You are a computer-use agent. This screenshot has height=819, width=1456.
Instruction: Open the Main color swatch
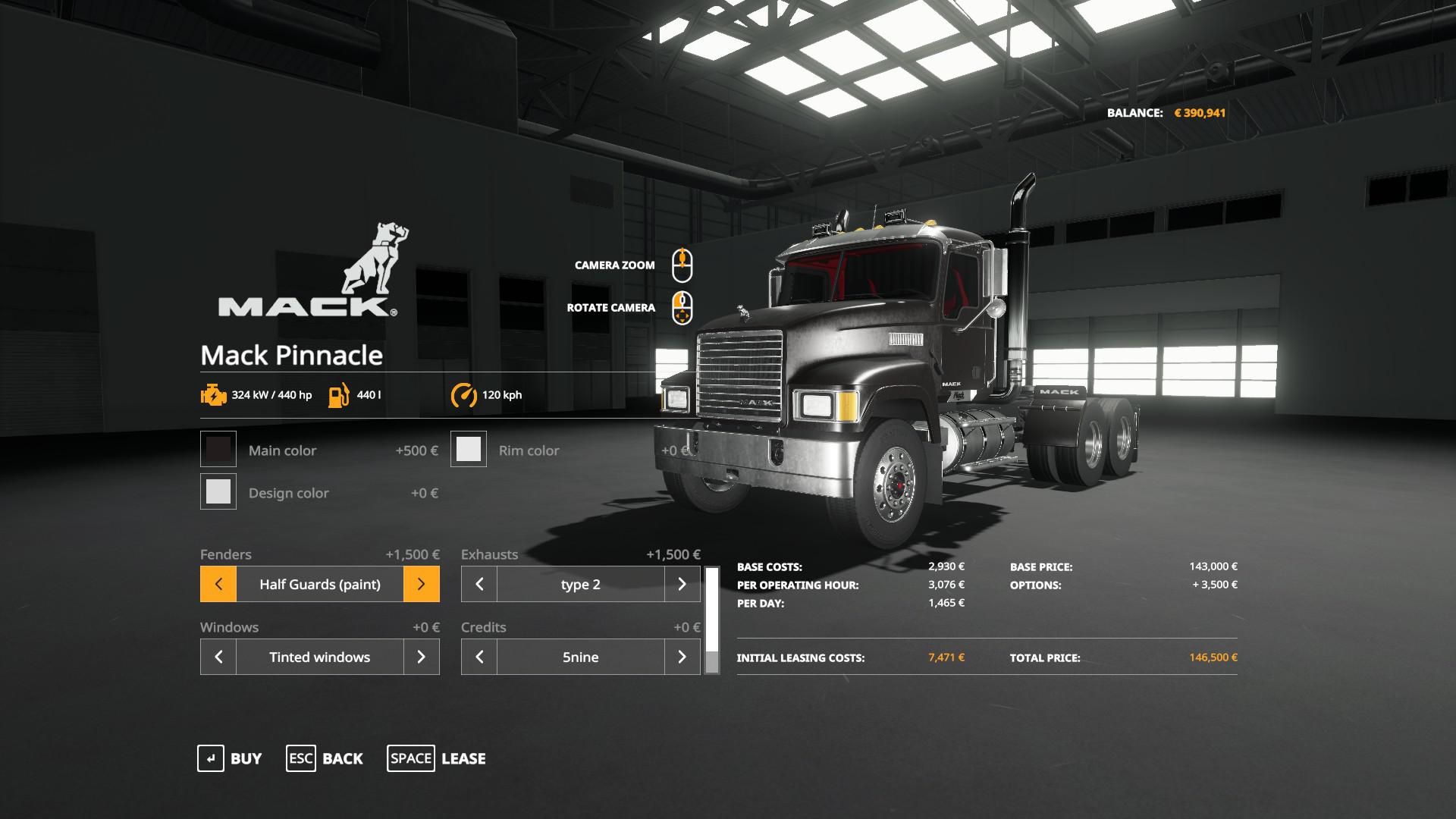(x=218, y=450)
